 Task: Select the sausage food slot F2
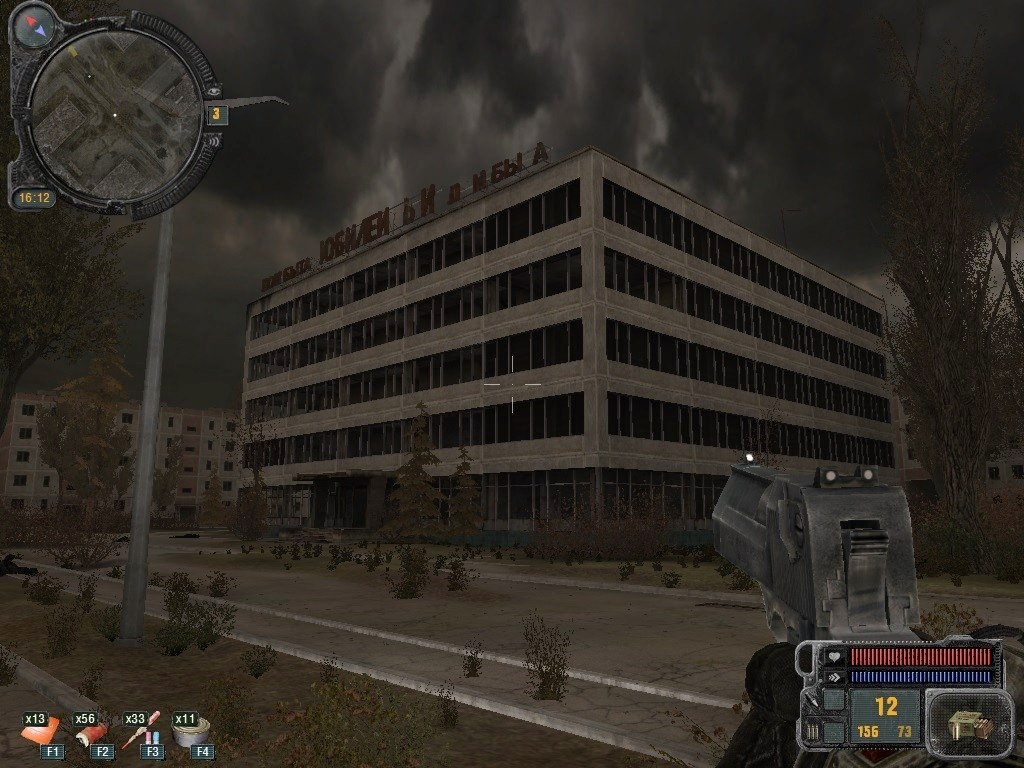click(x=93, y=735)
